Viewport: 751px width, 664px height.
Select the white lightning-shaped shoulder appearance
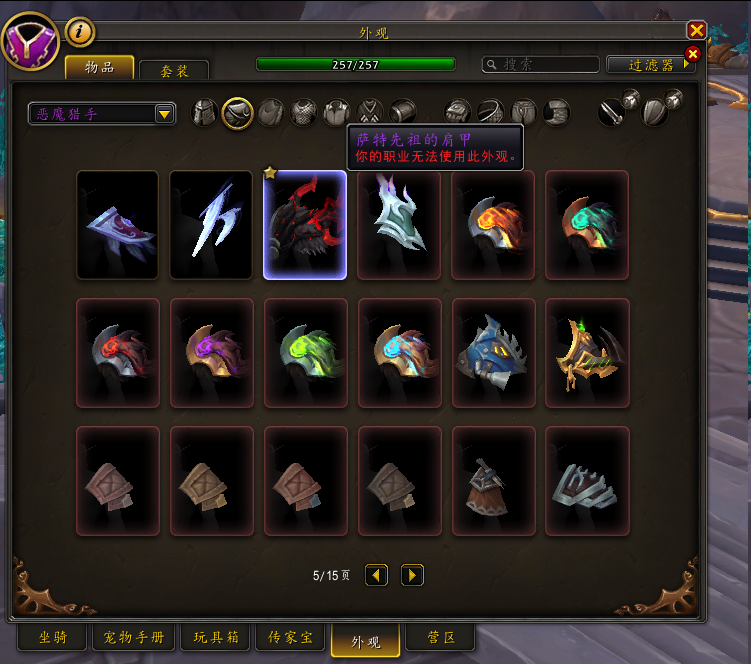pos(211,225)
